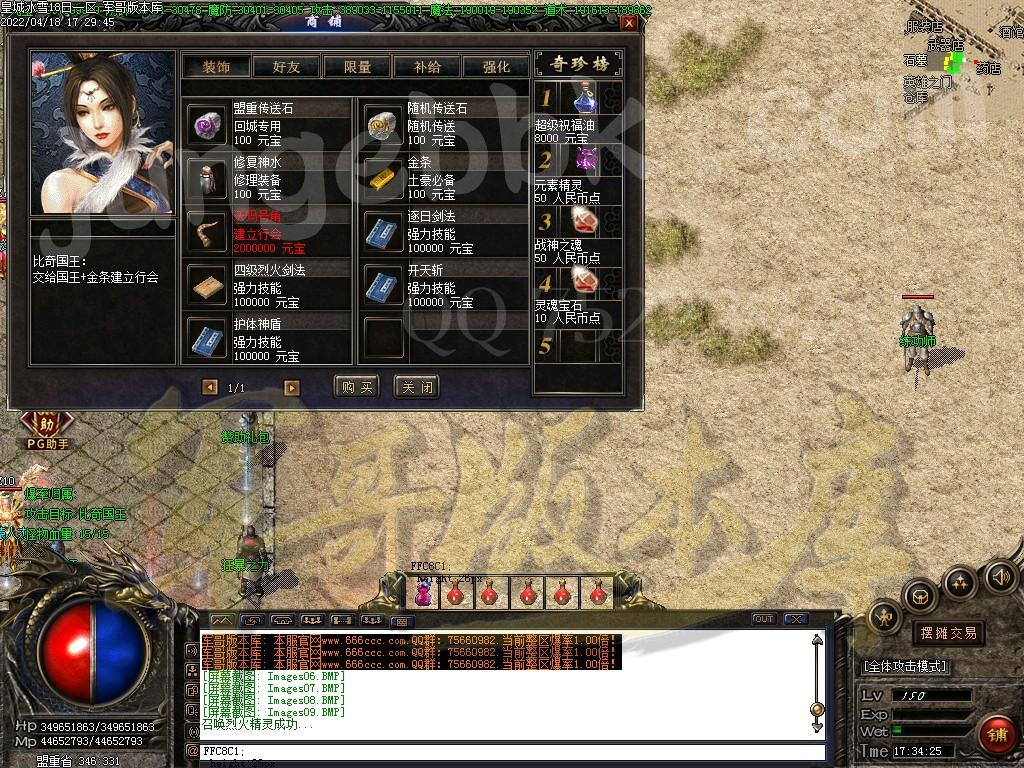Open the 限量 shop tab
The height and width of the screenshot is (768, 1024).
357,67
